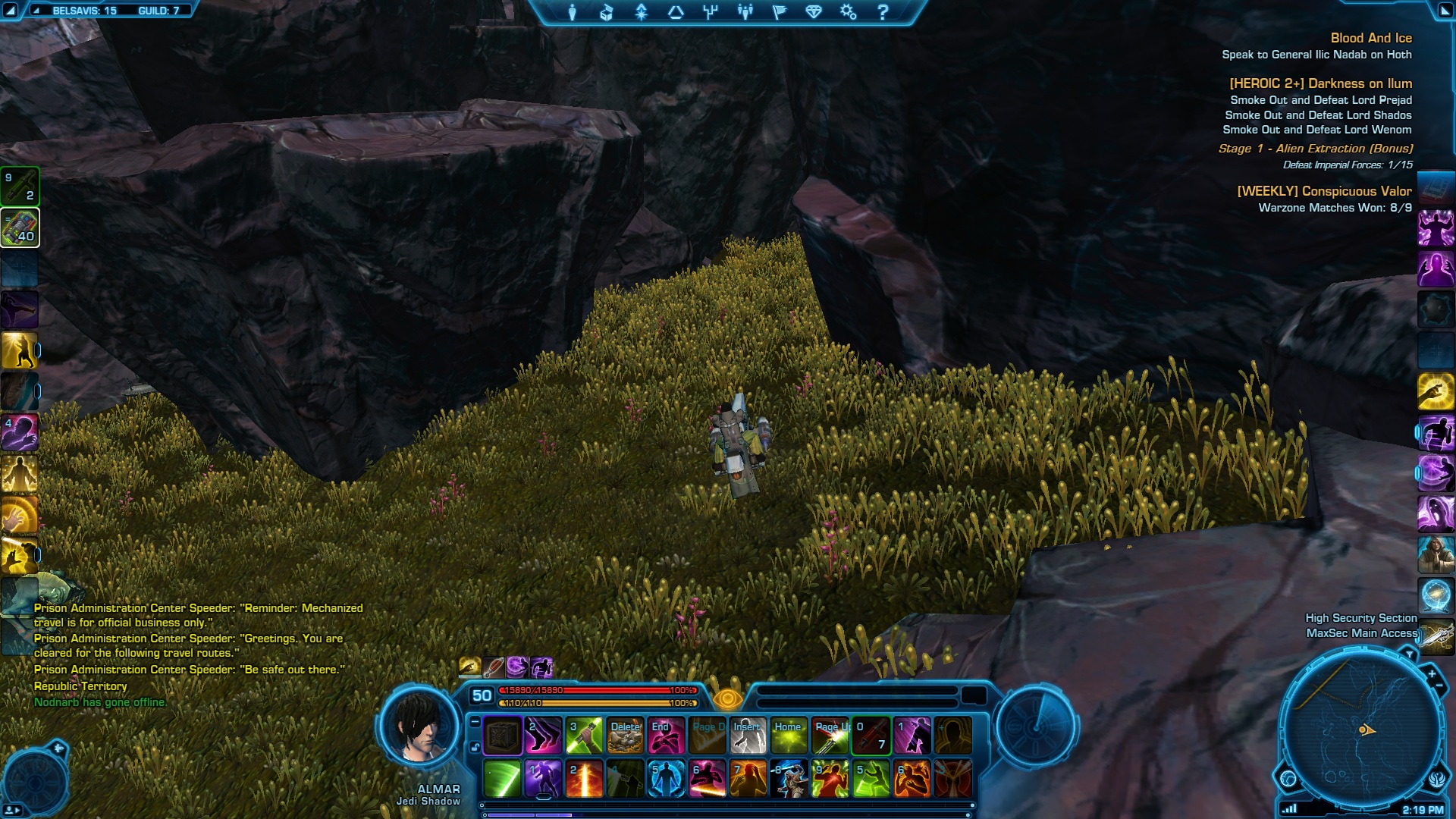The image size is (1456, 819).
Task: Click the question mark help icon
Action: pyautogui.click(x=883, y=12)
